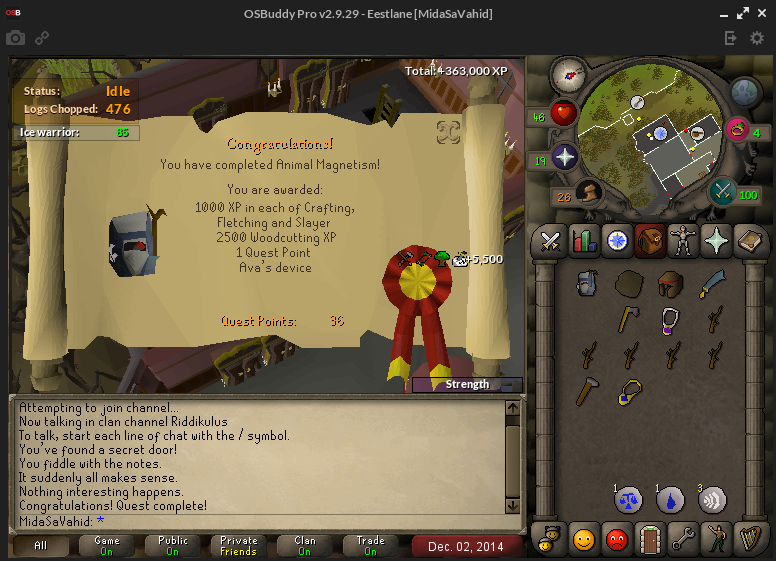Close the quest complete scroll
The image size is (776, 561).
[x=448, y=132]
